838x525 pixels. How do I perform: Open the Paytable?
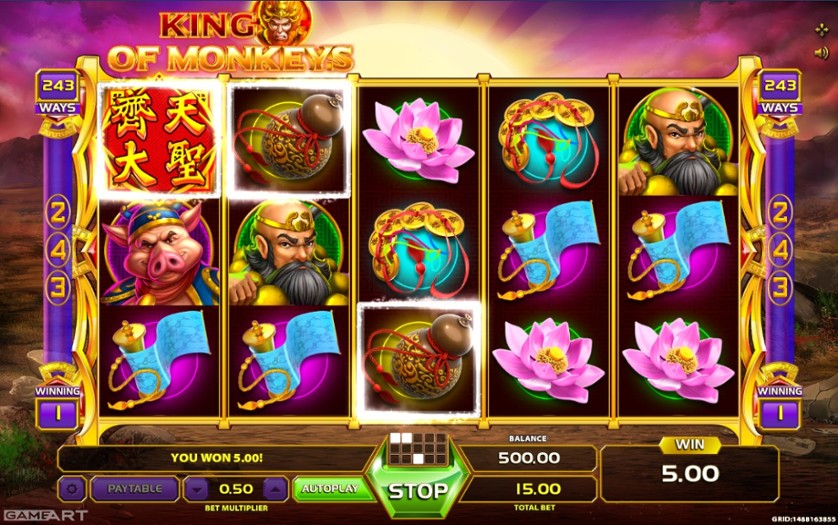click(x=134, y=489)
